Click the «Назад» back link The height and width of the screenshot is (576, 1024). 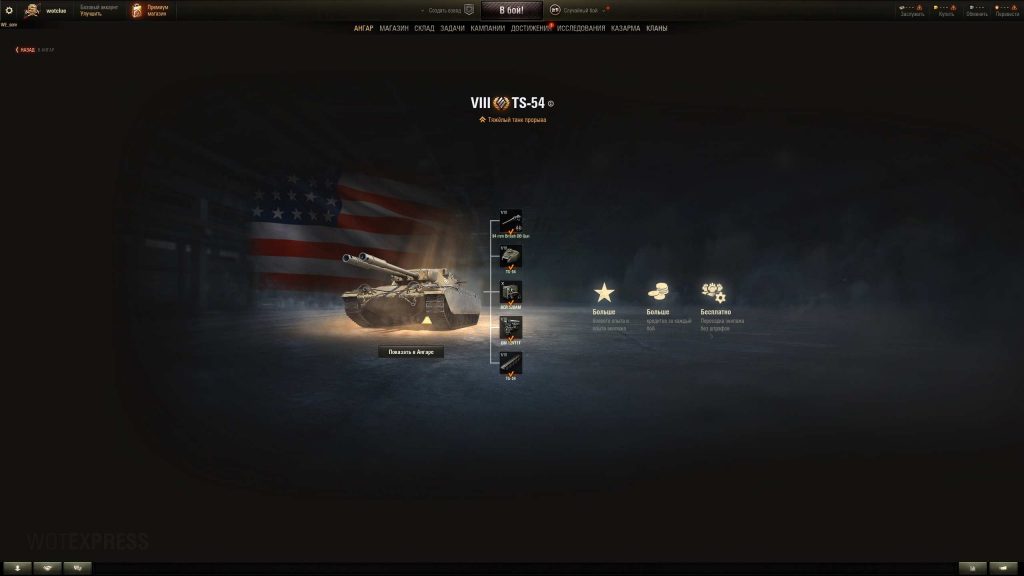[27, 49]
